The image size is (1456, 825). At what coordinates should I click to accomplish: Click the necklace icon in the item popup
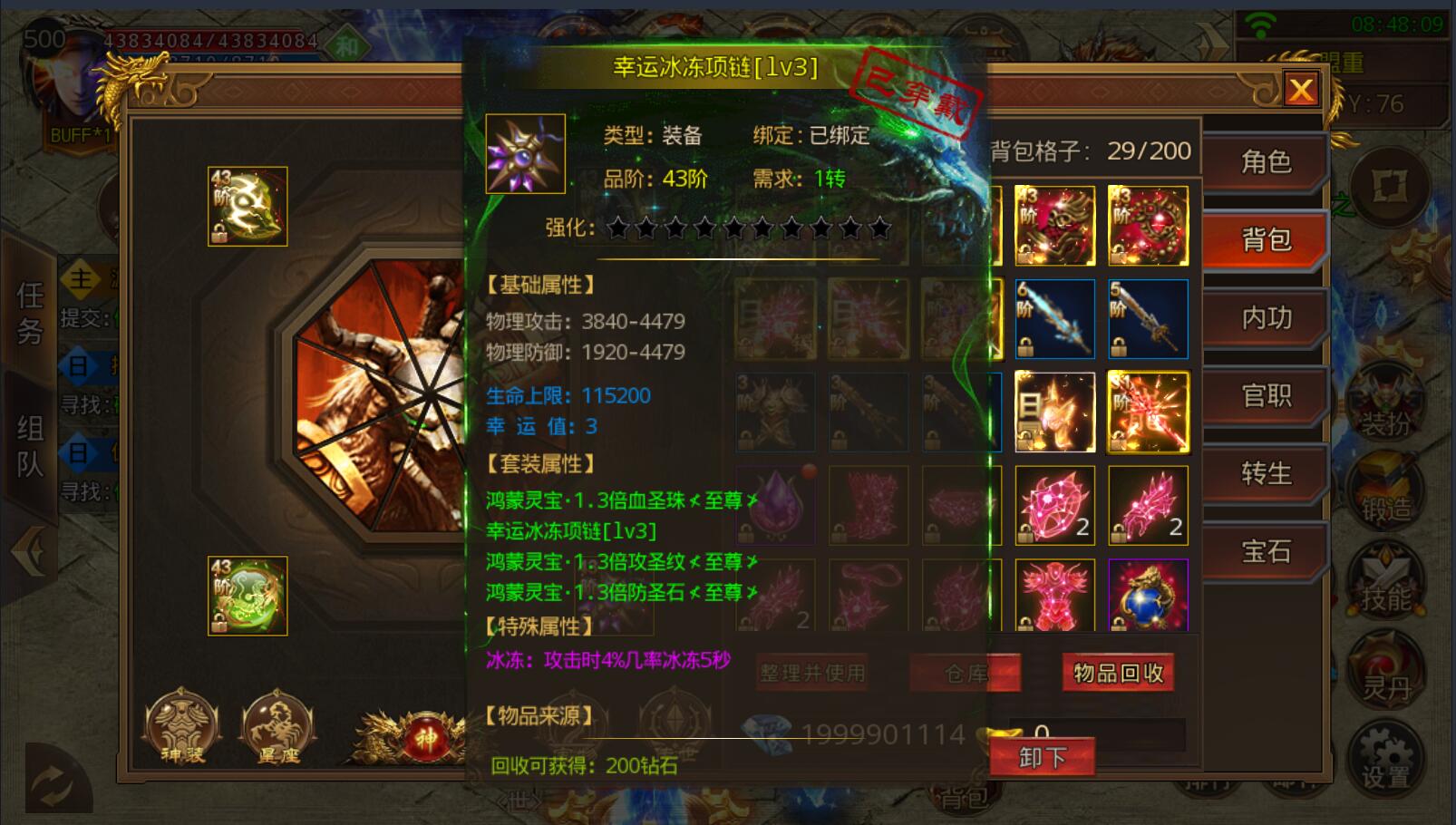(x=523, y=152)
